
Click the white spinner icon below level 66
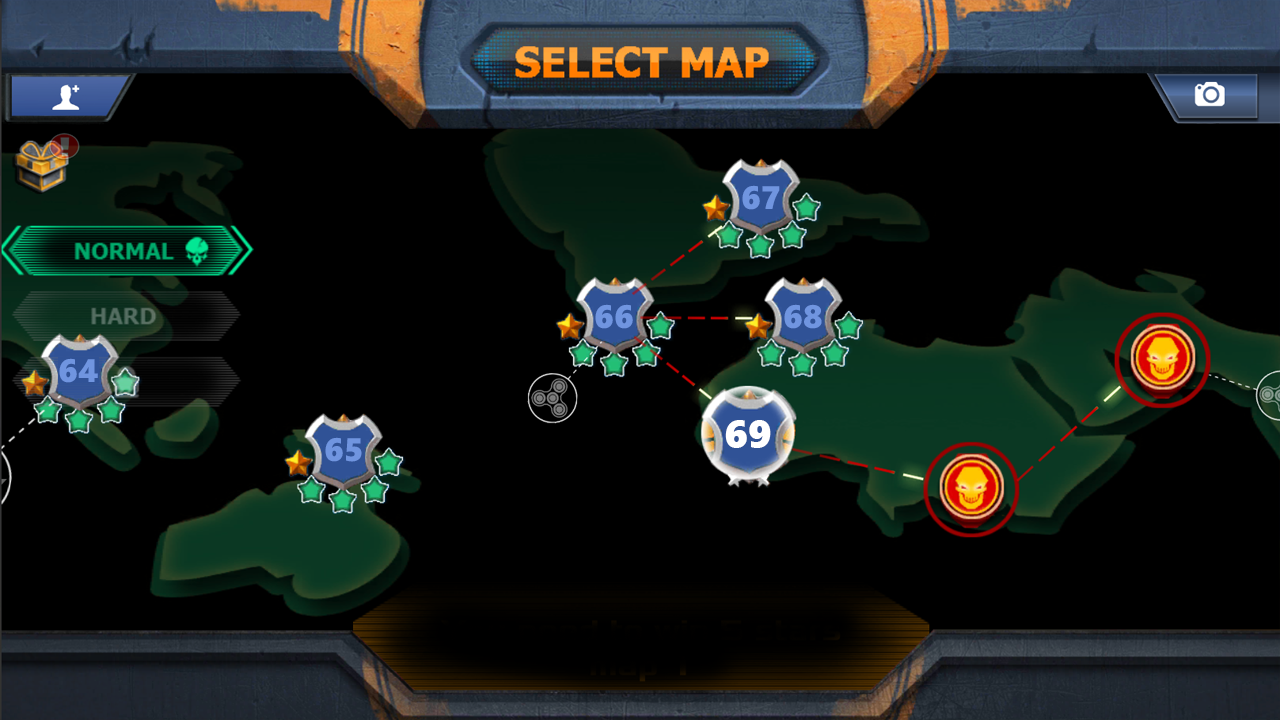point(553,397)
